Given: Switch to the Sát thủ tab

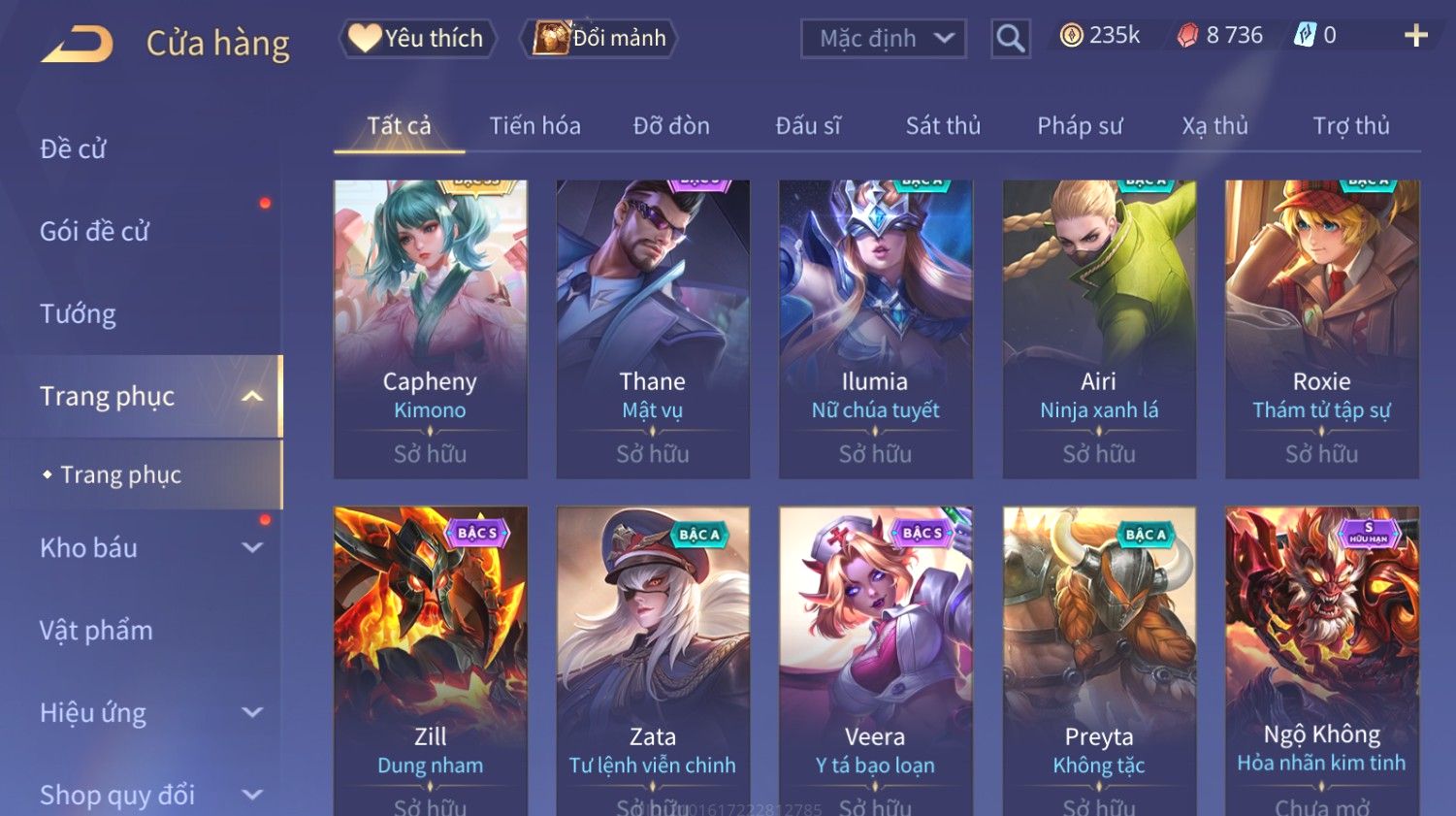Looking at the screenshot, I should (x=943, y=126).
